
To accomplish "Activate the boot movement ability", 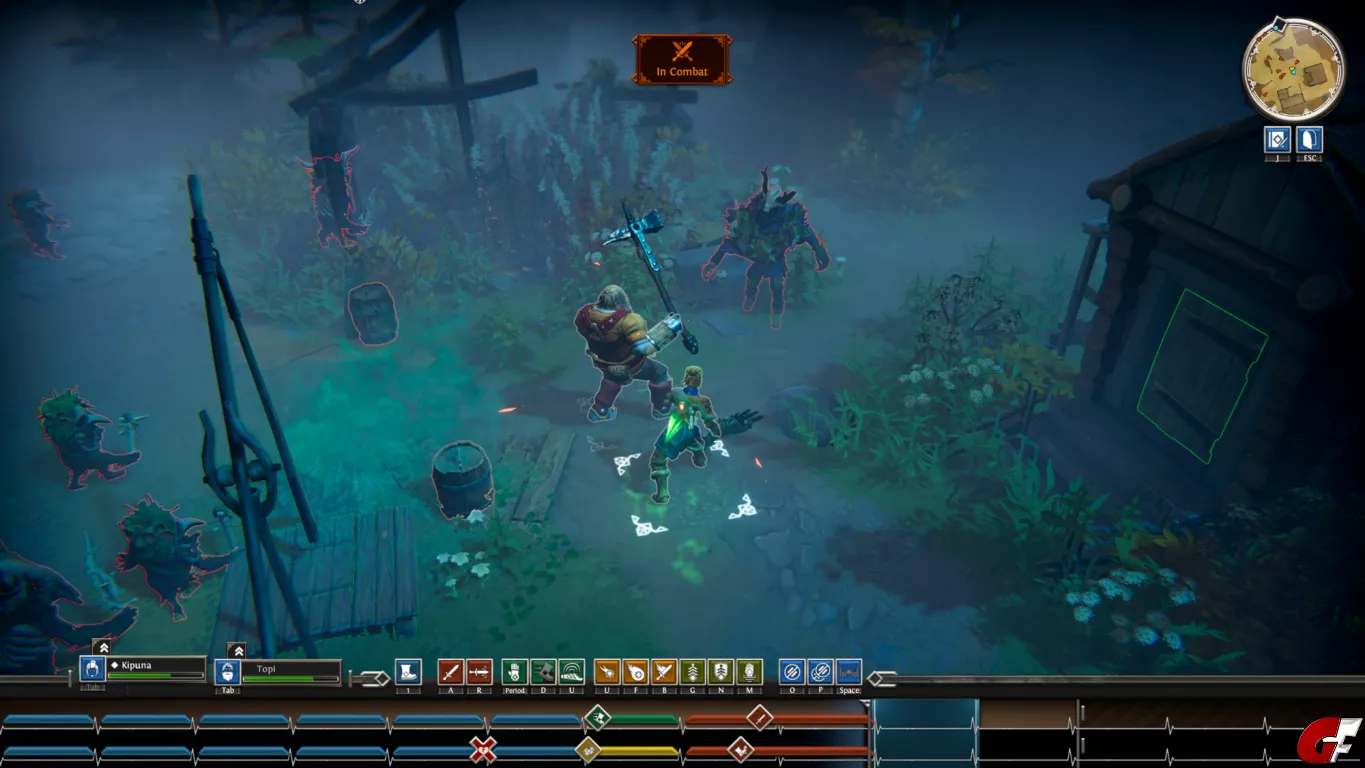I will tap(408, 672).
